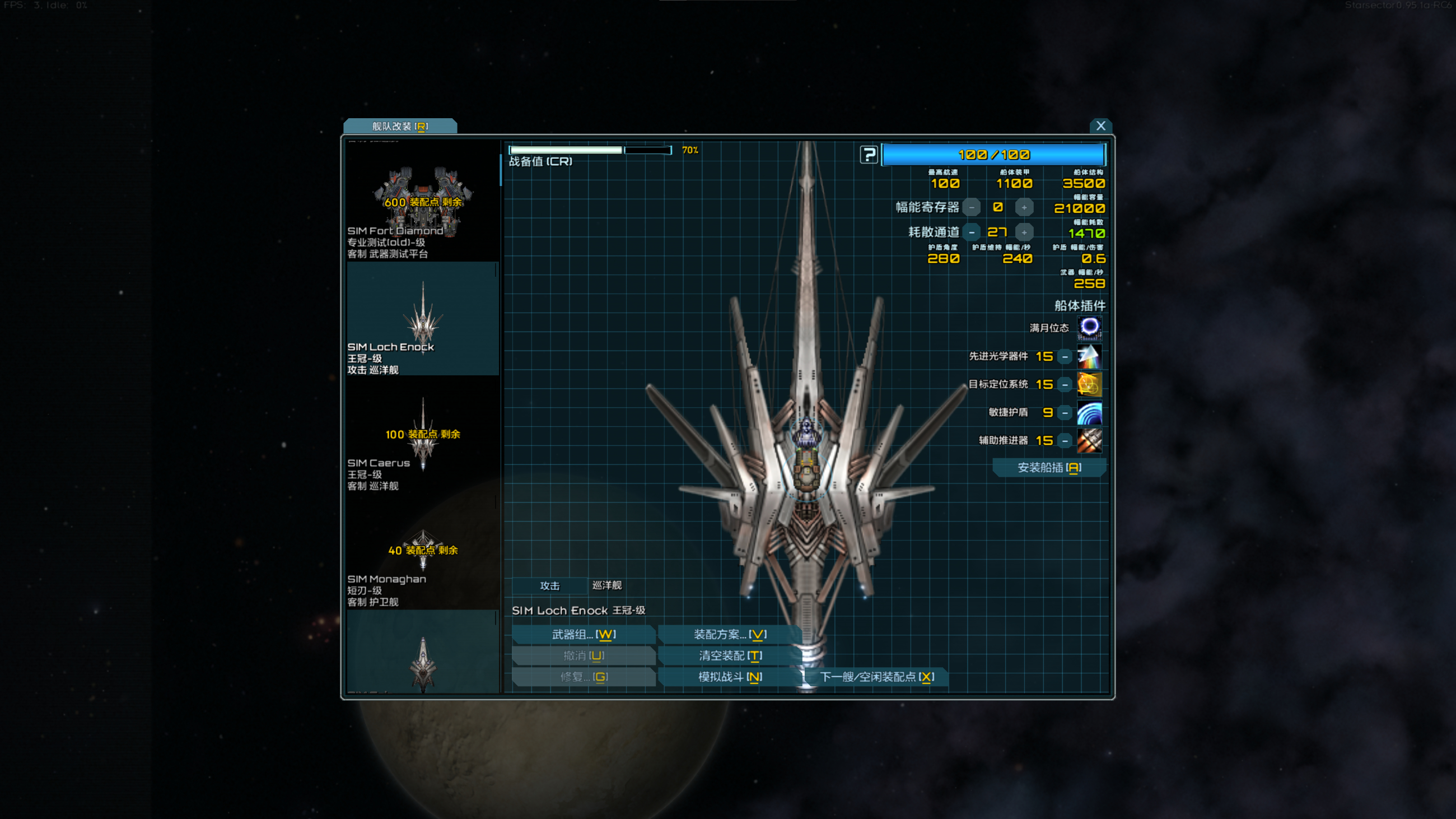Select SIM Caerus cruiser in fleet list
The image size is (1456, 819).
click(x=422, y=441)
